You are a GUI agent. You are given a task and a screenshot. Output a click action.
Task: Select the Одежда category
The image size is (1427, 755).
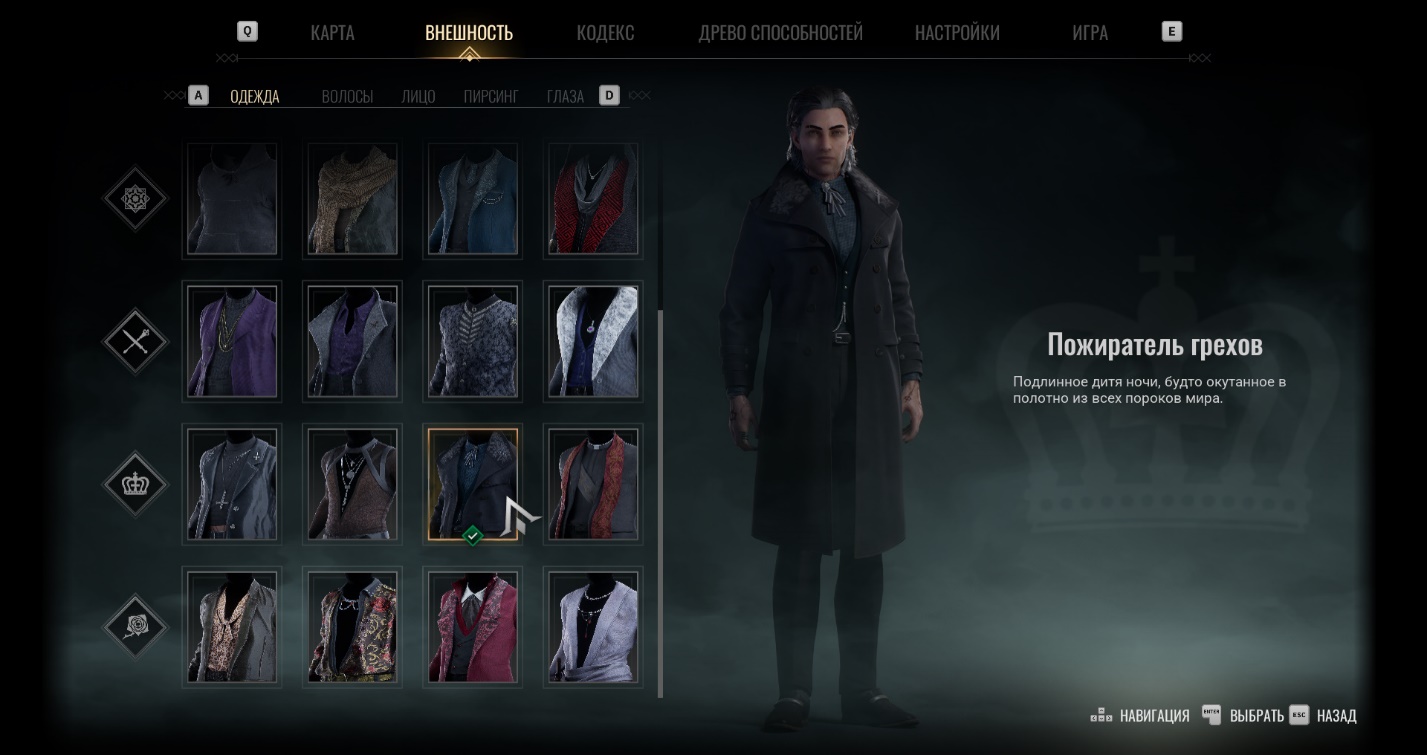(254, 97)
